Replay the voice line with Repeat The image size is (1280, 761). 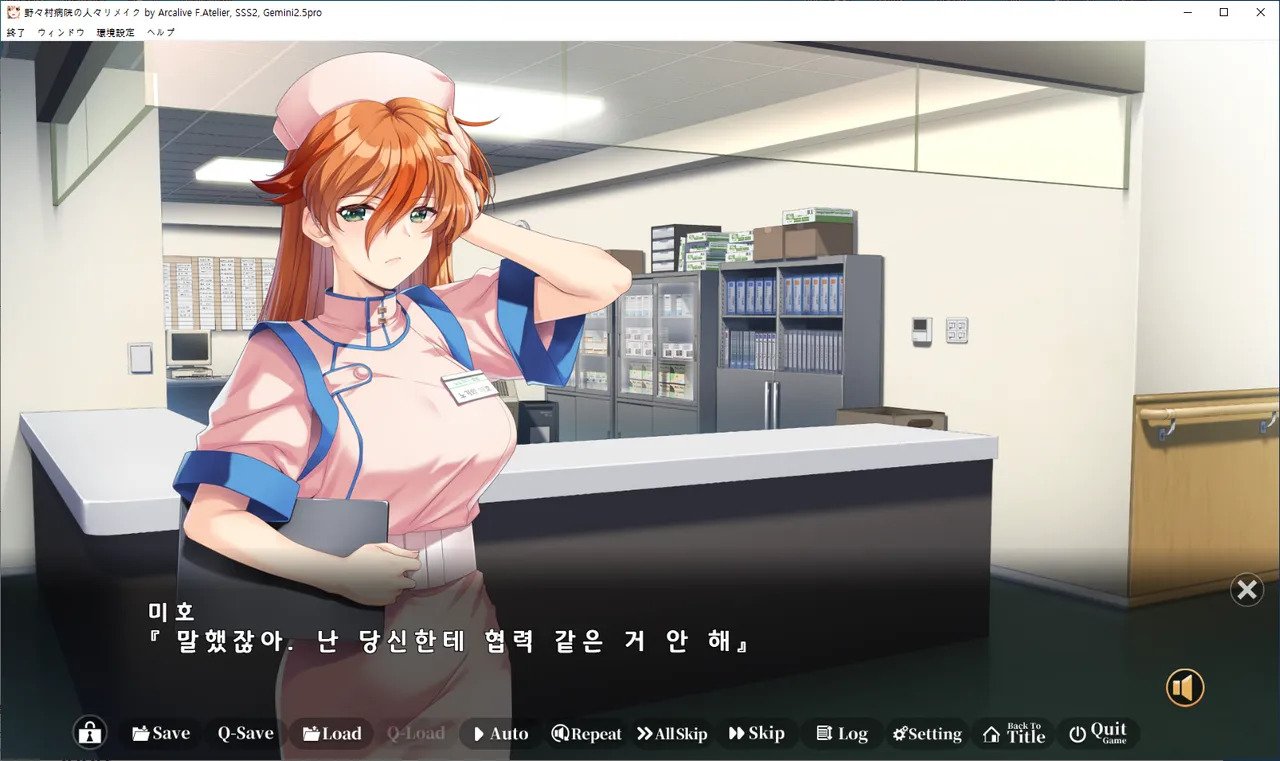pyautogui.click(x=586, y=733)
